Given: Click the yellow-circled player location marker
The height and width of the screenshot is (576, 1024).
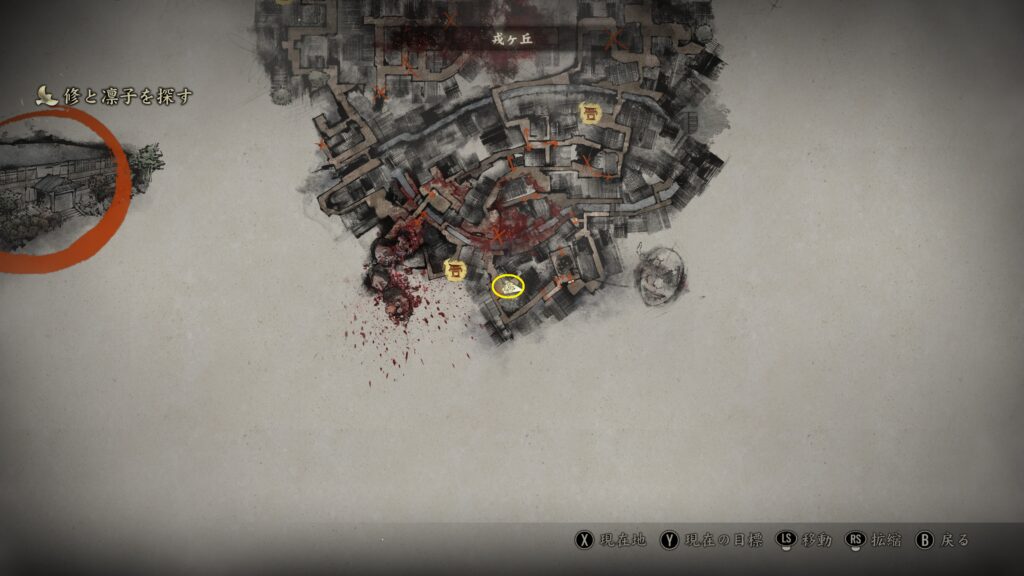Looking at the screenshot, I should pos(509,287).
